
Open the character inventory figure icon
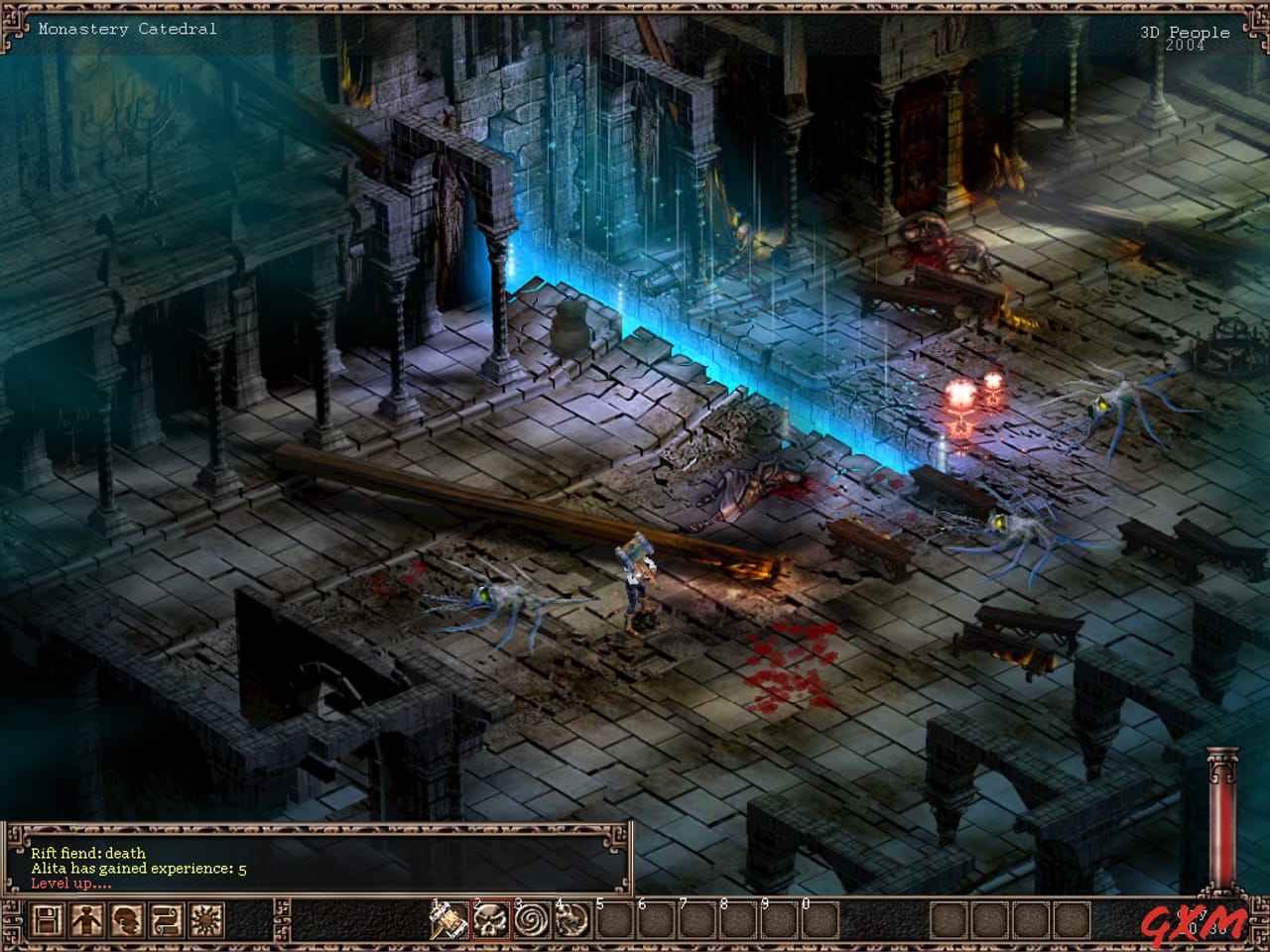point(84,920)
